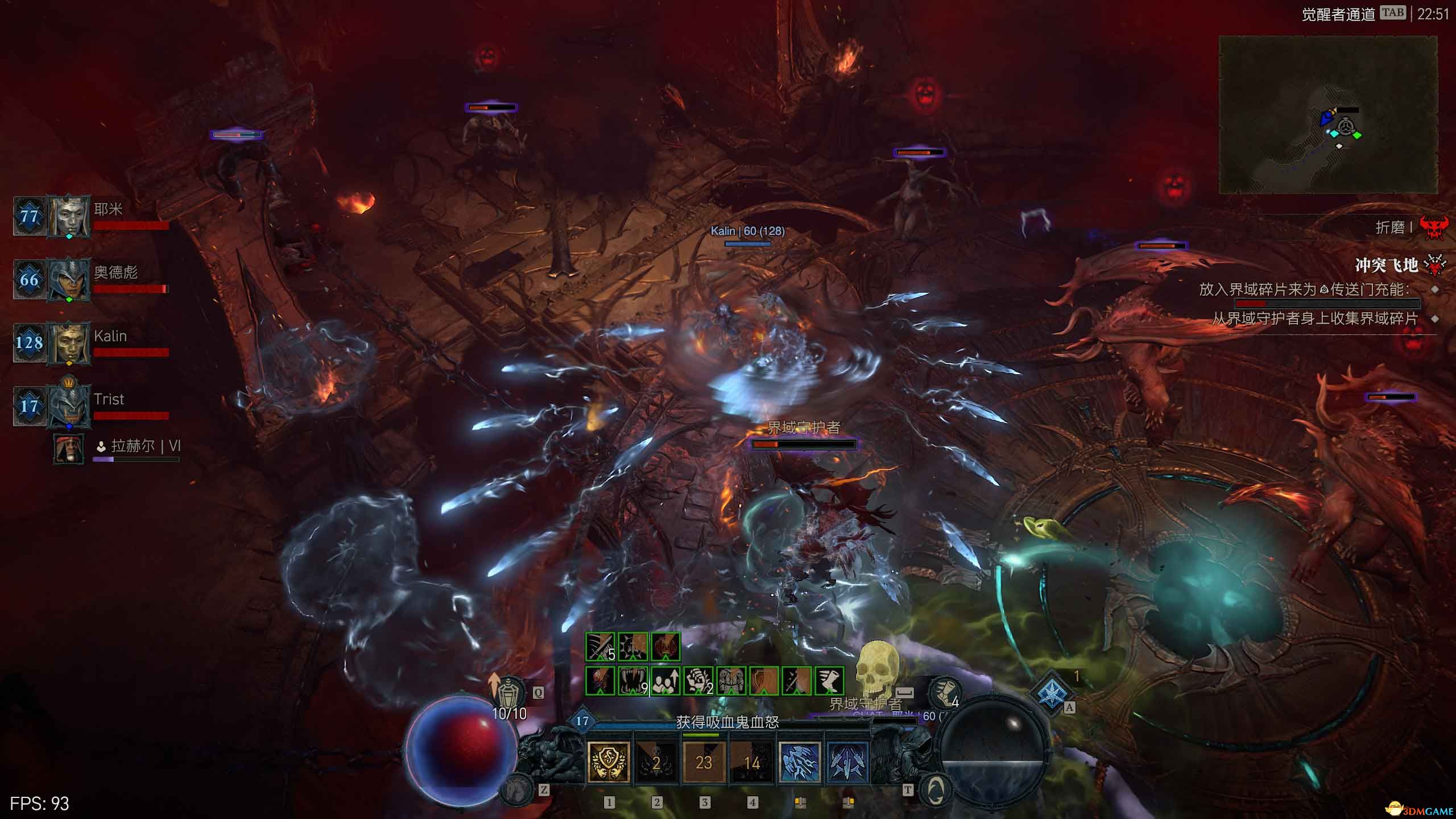Image resolution: width=1456 pixels, height=819 pixels.
Task: Activate the golden shield crest skill
Action: click(x=609, y=762)
